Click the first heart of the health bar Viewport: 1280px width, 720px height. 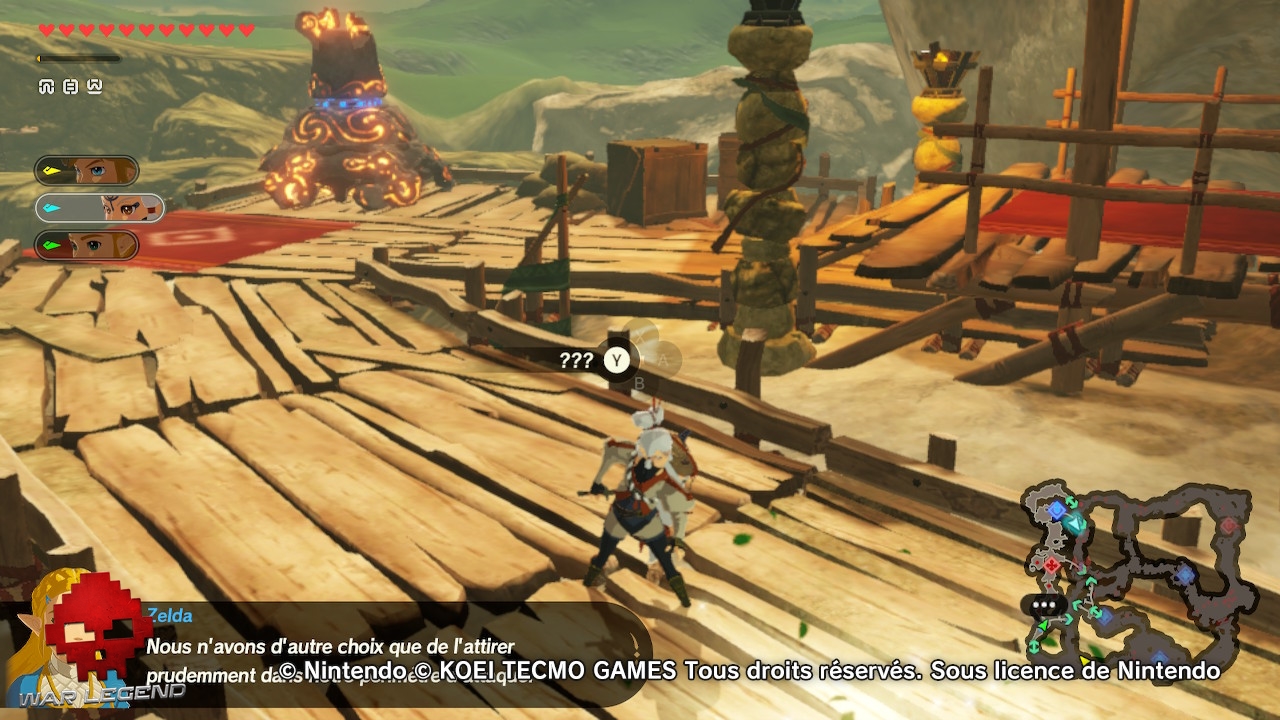click(x=46, y=28)
